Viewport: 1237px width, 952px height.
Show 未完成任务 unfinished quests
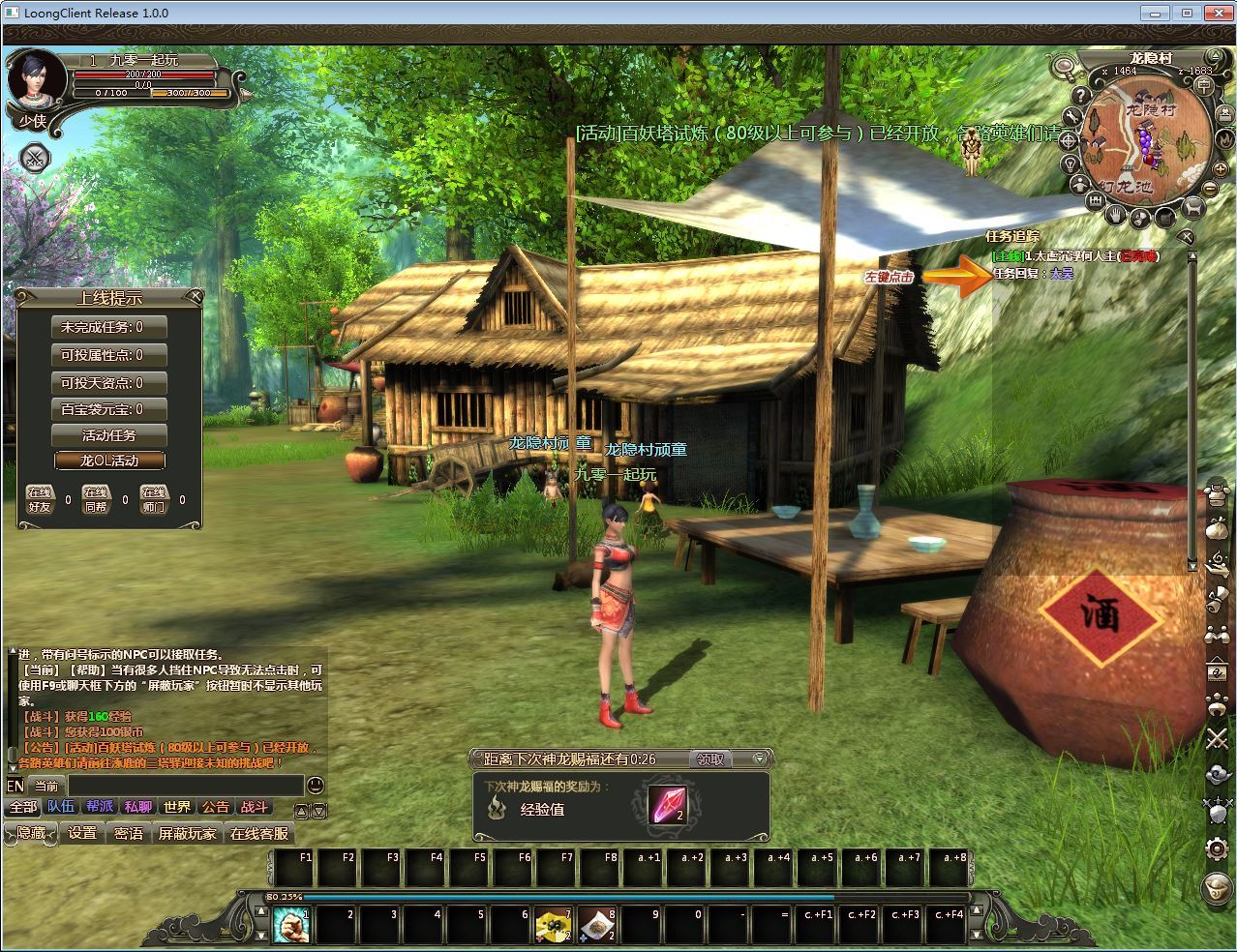pyautogui.click(x=109, y=328)
